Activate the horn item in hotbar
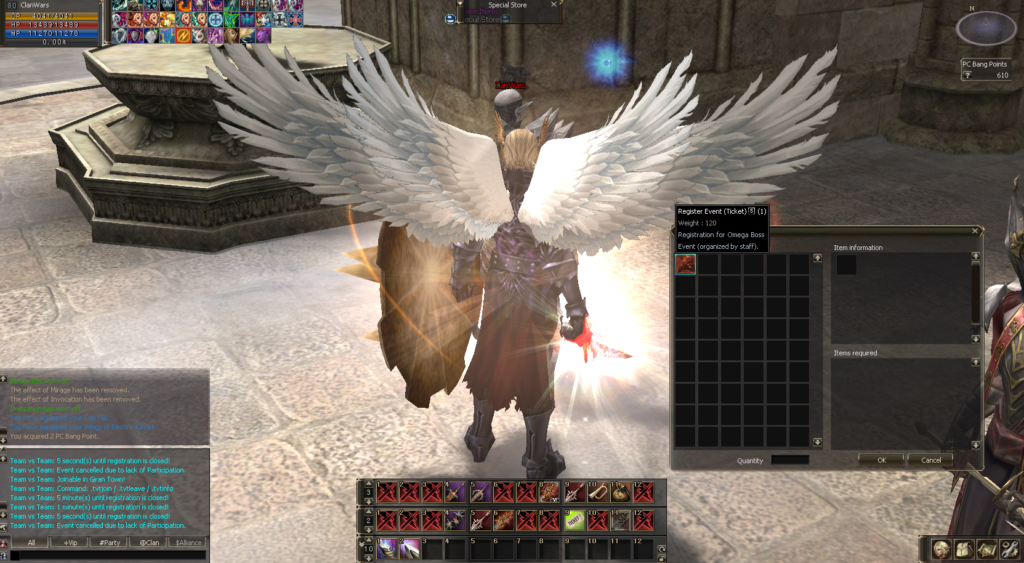Viewport: 1024px width, 563px height. 597,492
